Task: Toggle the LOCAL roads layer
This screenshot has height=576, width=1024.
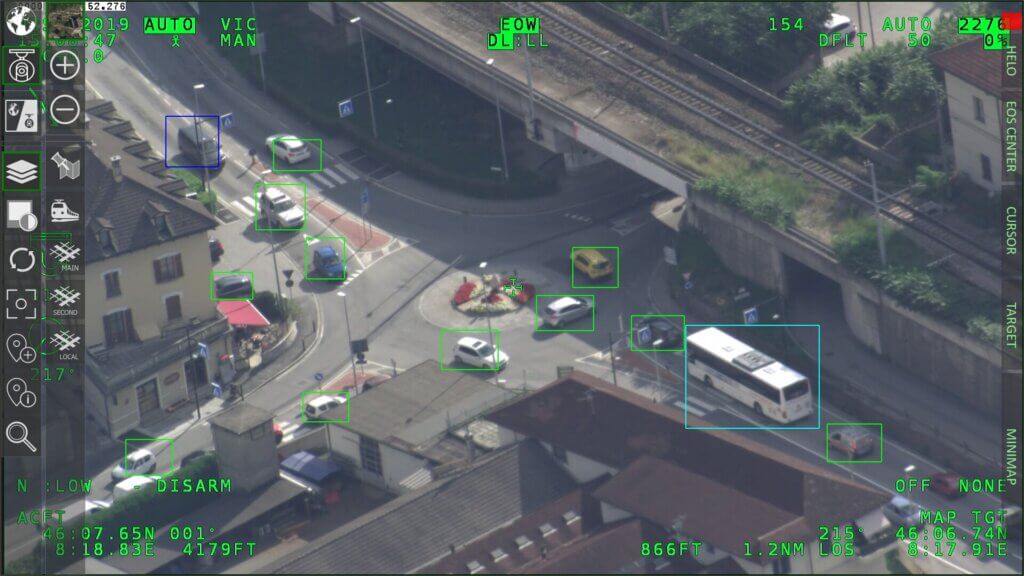Action: coord(65,343)
